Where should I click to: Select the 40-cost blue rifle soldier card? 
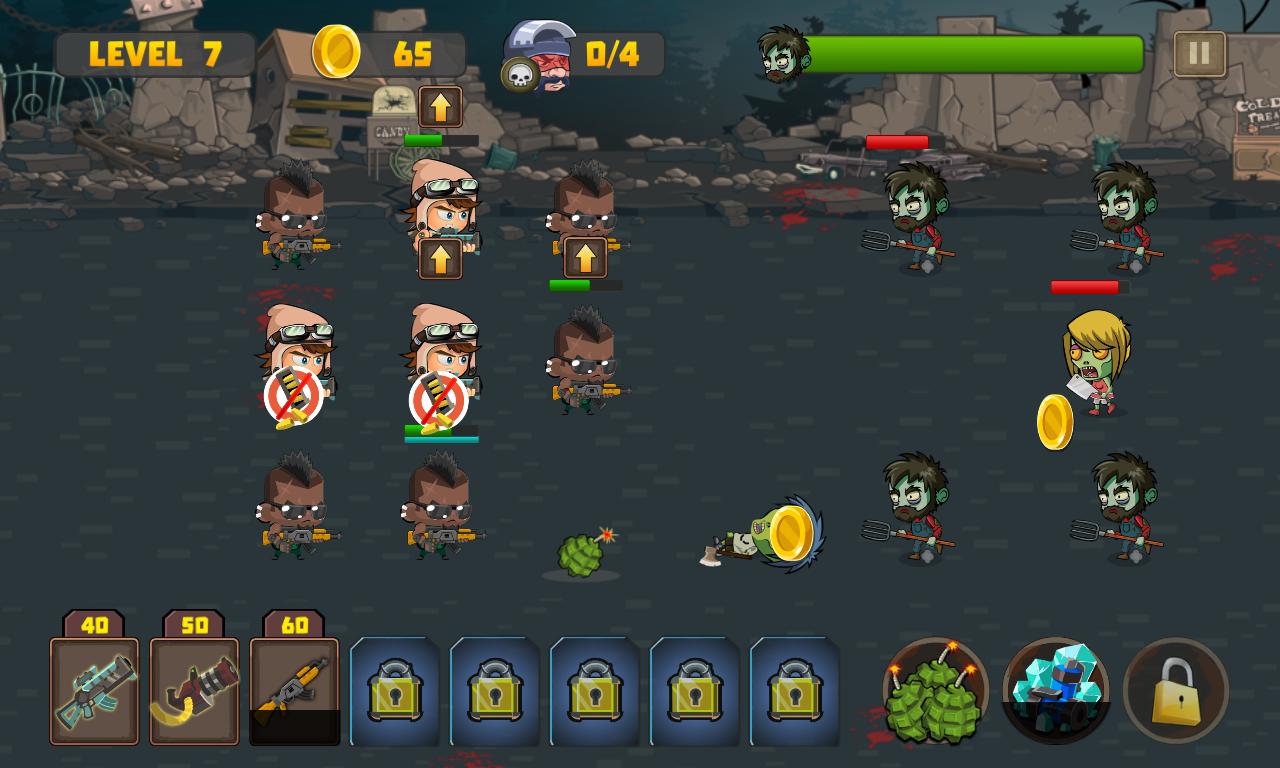95,690
